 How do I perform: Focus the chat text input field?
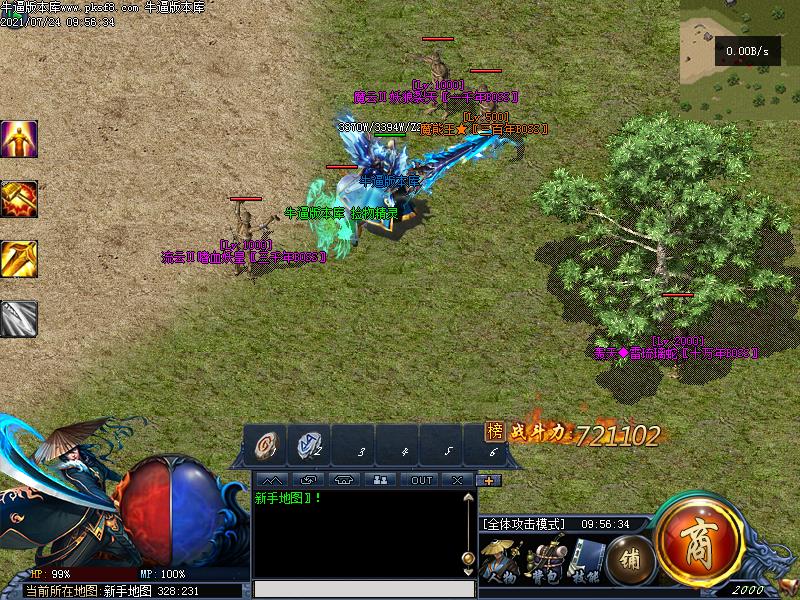[363, 589]
